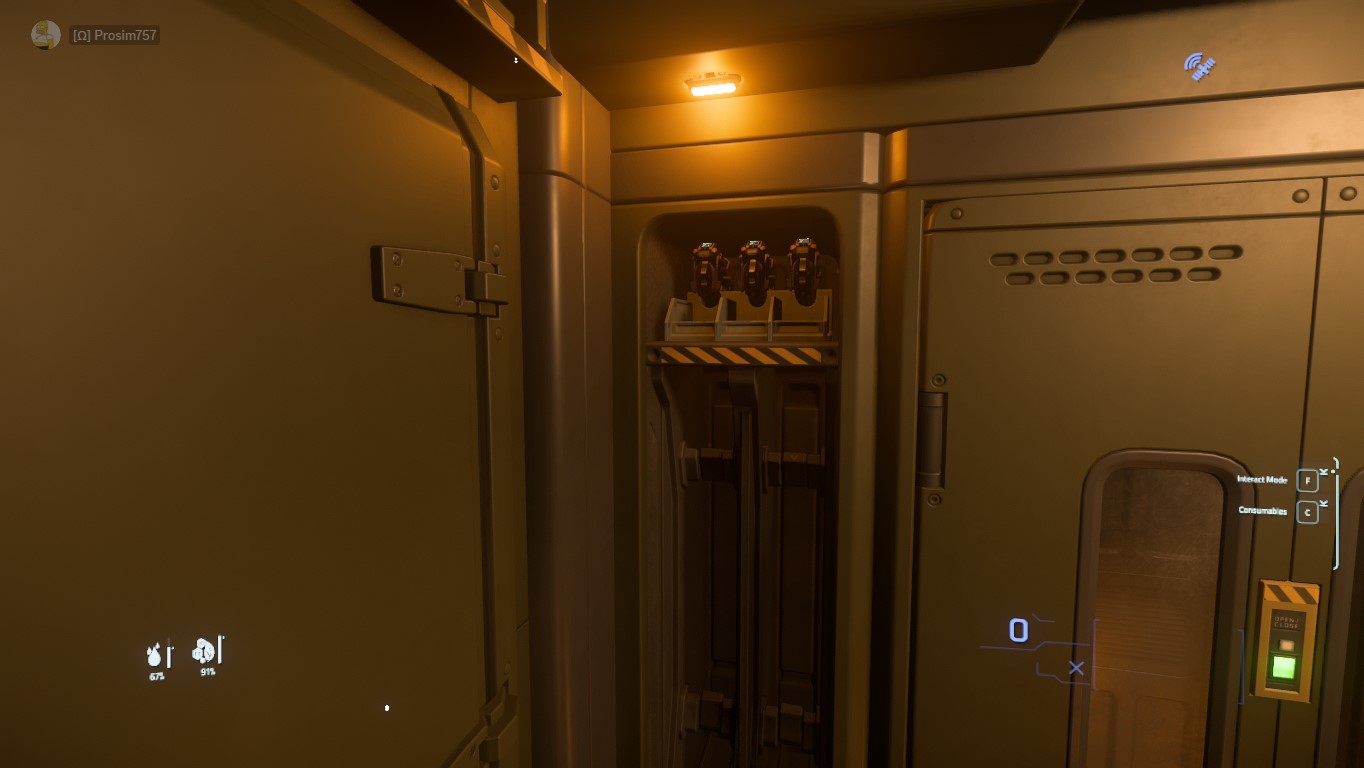The height and width of the screenshot is (768, 1364).
Task: Select the middle multitool in the rack
Action: pos(756,262)
